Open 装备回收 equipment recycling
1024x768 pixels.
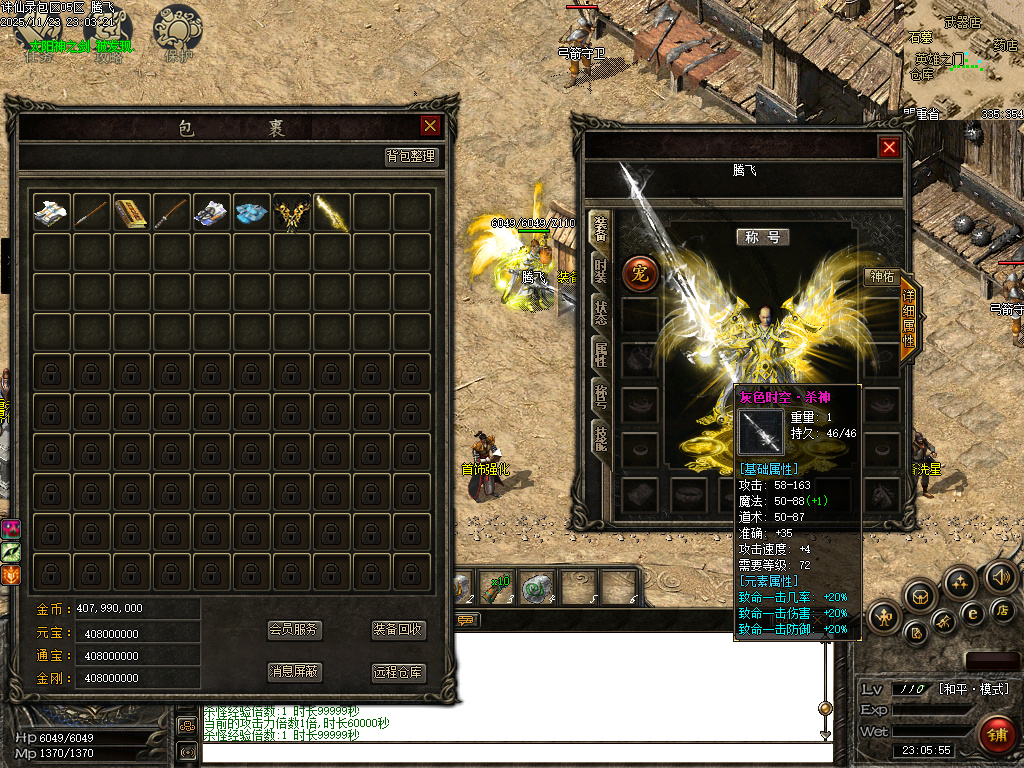(x=399, y=630)
